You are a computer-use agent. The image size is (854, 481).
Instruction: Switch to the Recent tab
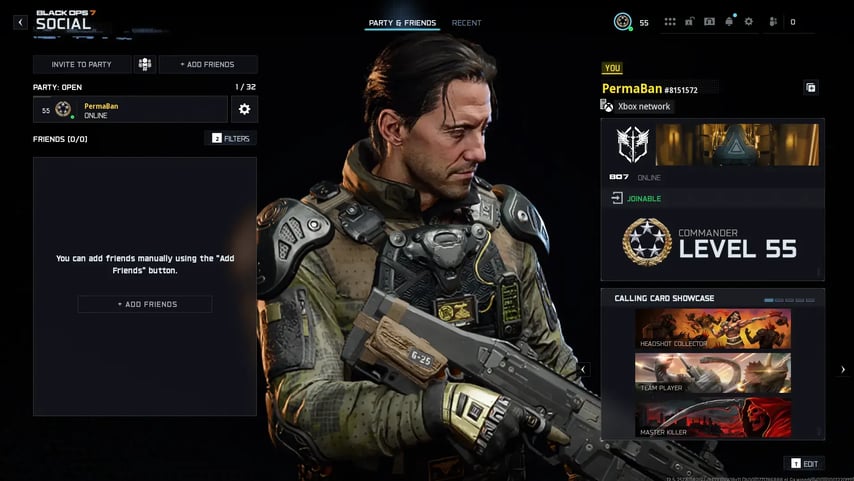pyautogui.click(x=466, y=22)
